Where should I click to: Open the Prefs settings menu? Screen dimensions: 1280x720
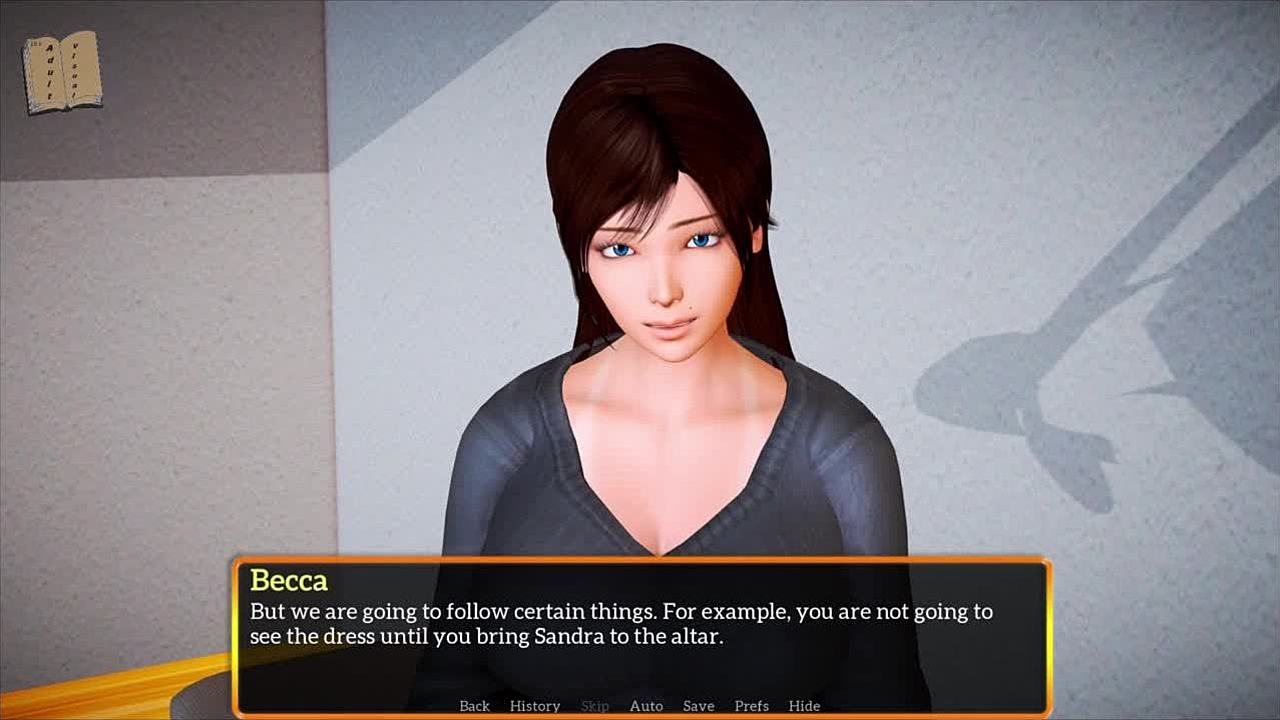pos(751,706)
